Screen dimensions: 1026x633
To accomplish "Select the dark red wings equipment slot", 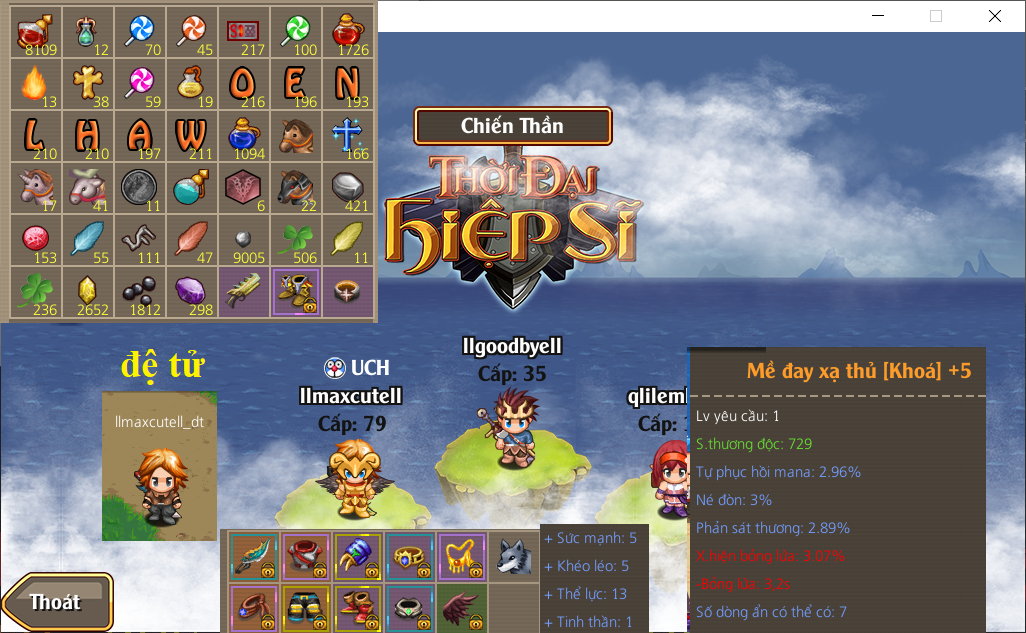I will pyautogui.click(x=462, y=607).
